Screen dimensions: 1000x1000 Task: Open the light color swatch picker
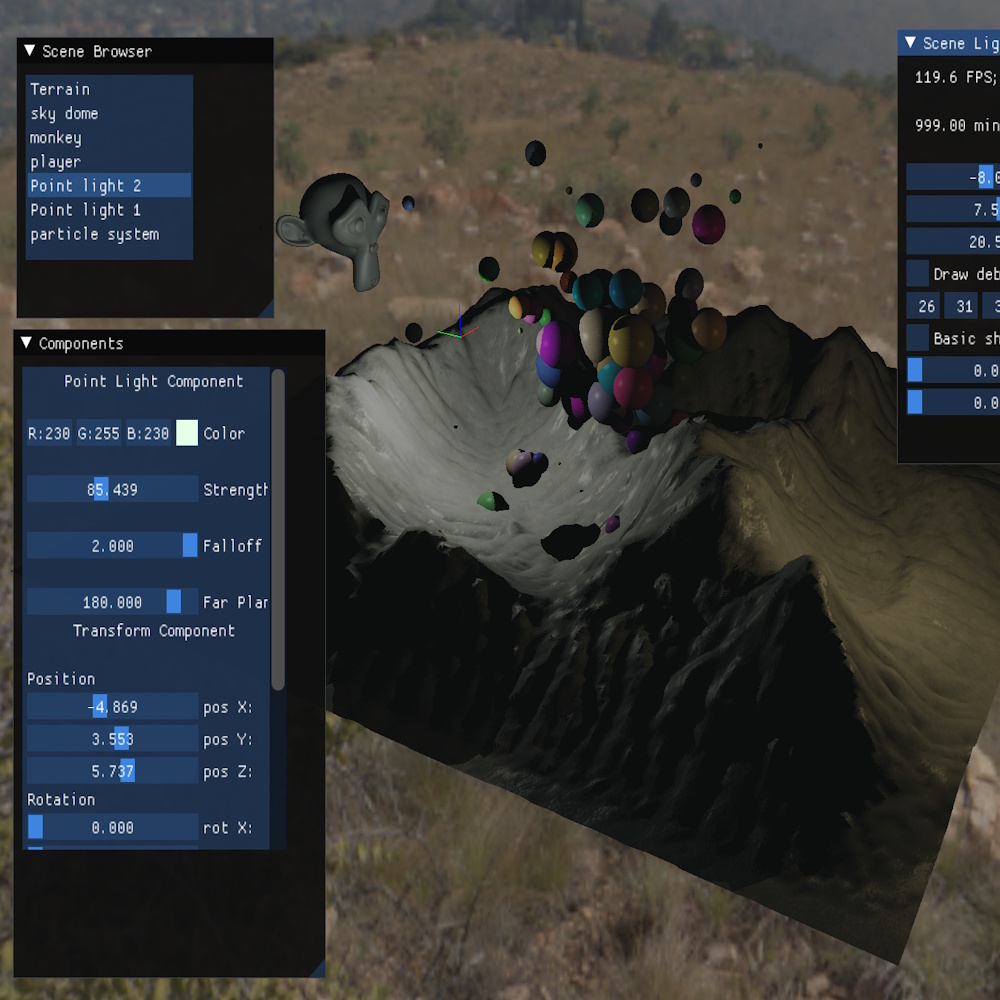(187, 433)
